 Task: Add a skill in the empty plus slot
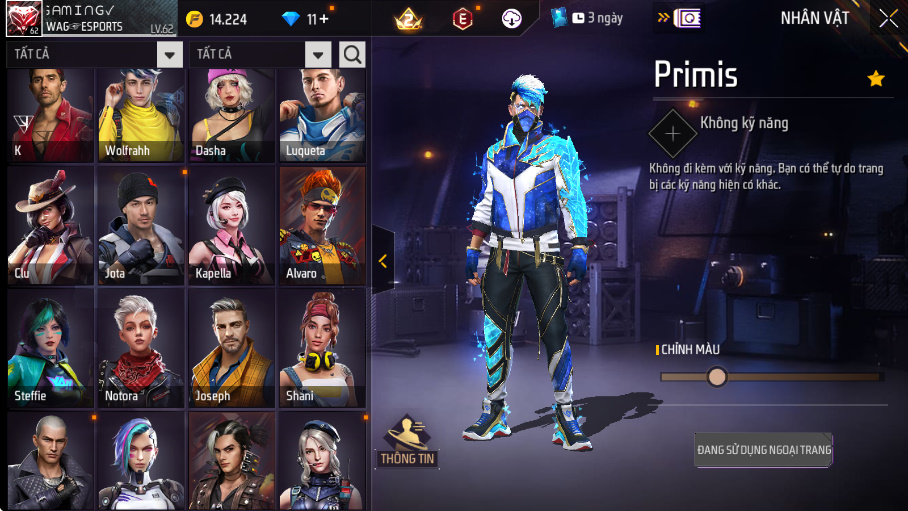673,132
